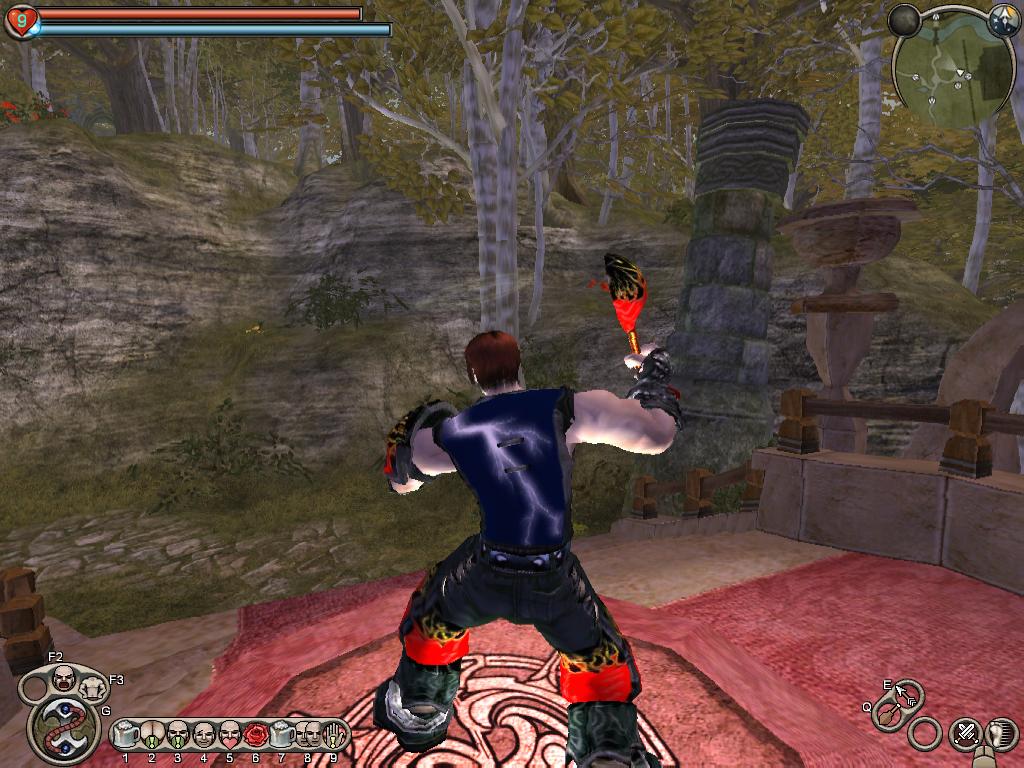Click the day-night clock on the minimap

click(x=1002, y=18)
